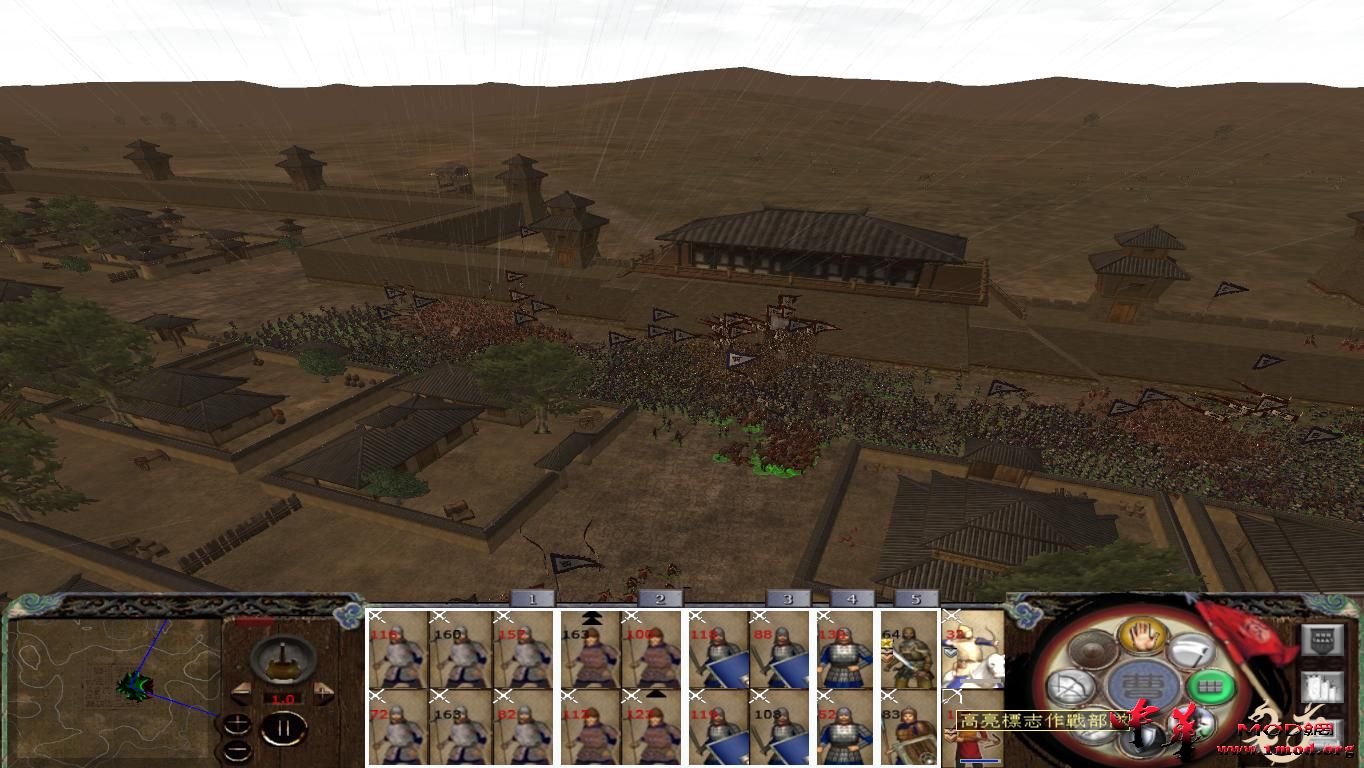
Task: Zoom out the minimap with the minus button
Action: tap(237, 749)
